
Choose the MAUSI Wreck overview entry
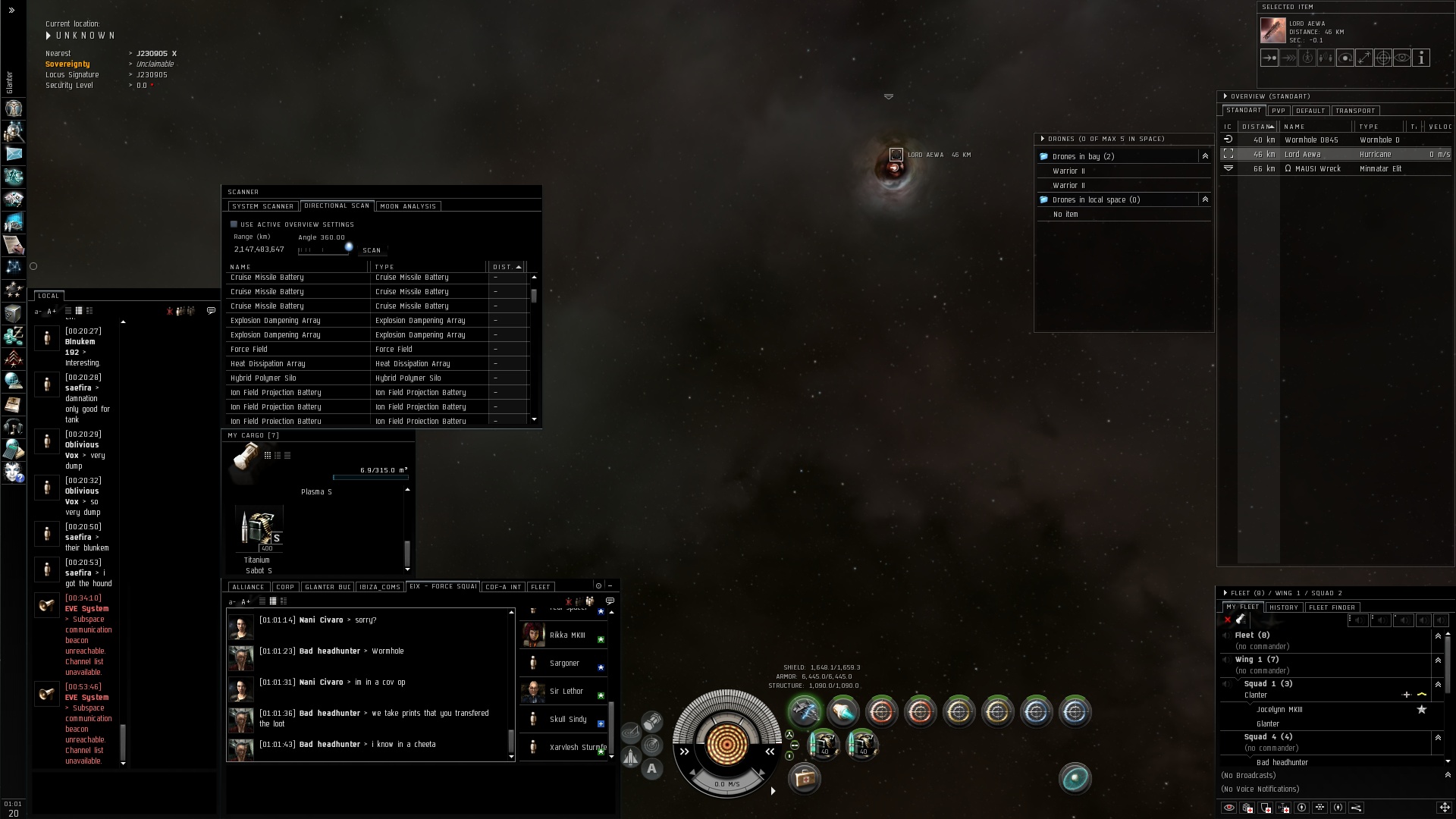pyautogui.click(x=1335, y=169)
